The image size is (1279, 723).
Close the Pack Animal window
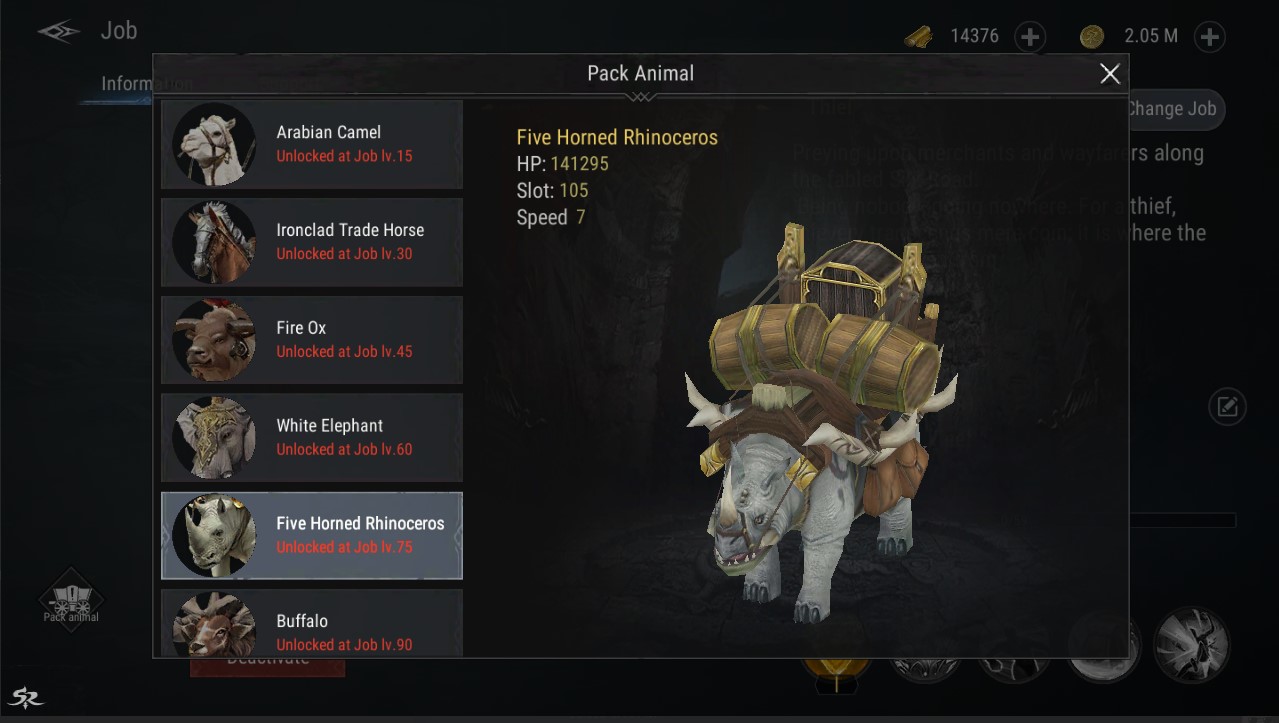1109,74
